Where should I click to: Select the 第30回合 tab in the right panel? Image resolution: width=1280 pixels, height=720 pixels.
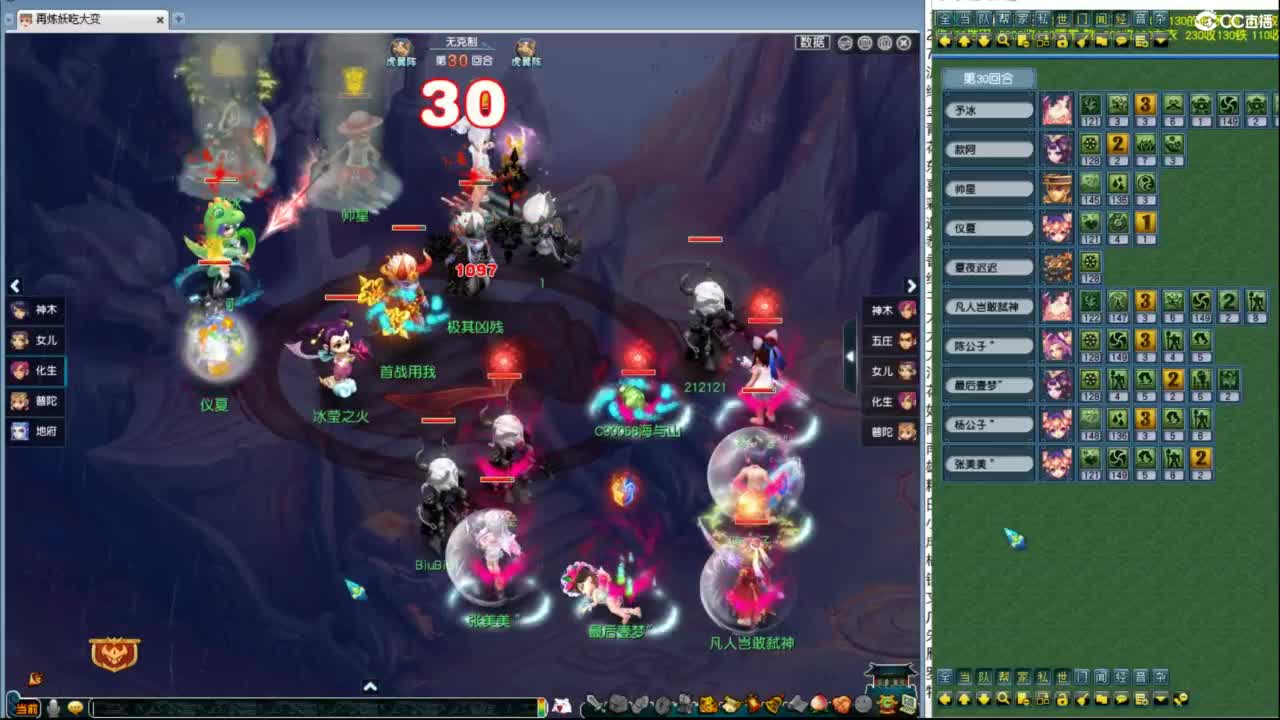click(990, 78)
